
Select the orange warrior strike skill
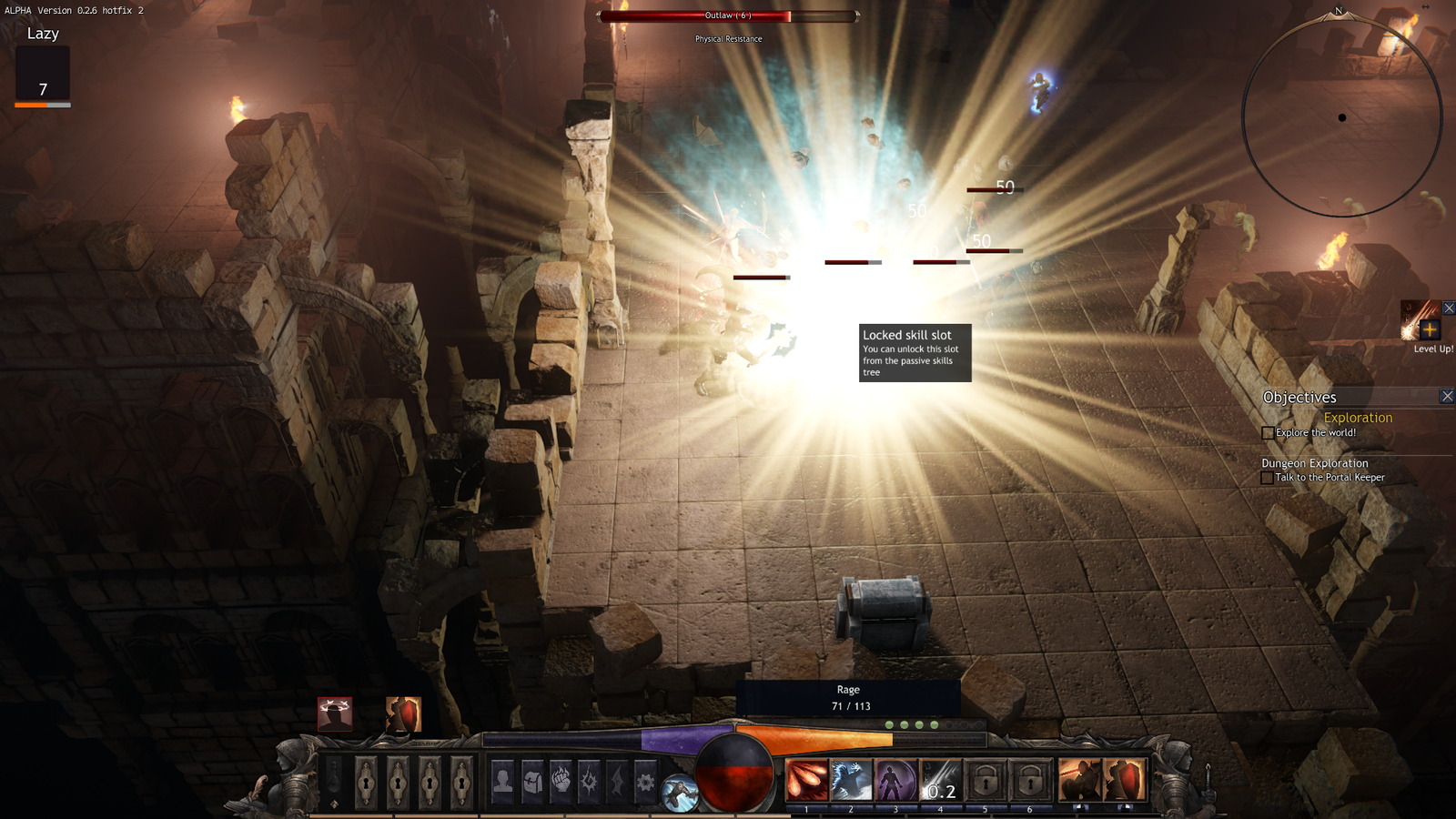tap(1080, 780)
